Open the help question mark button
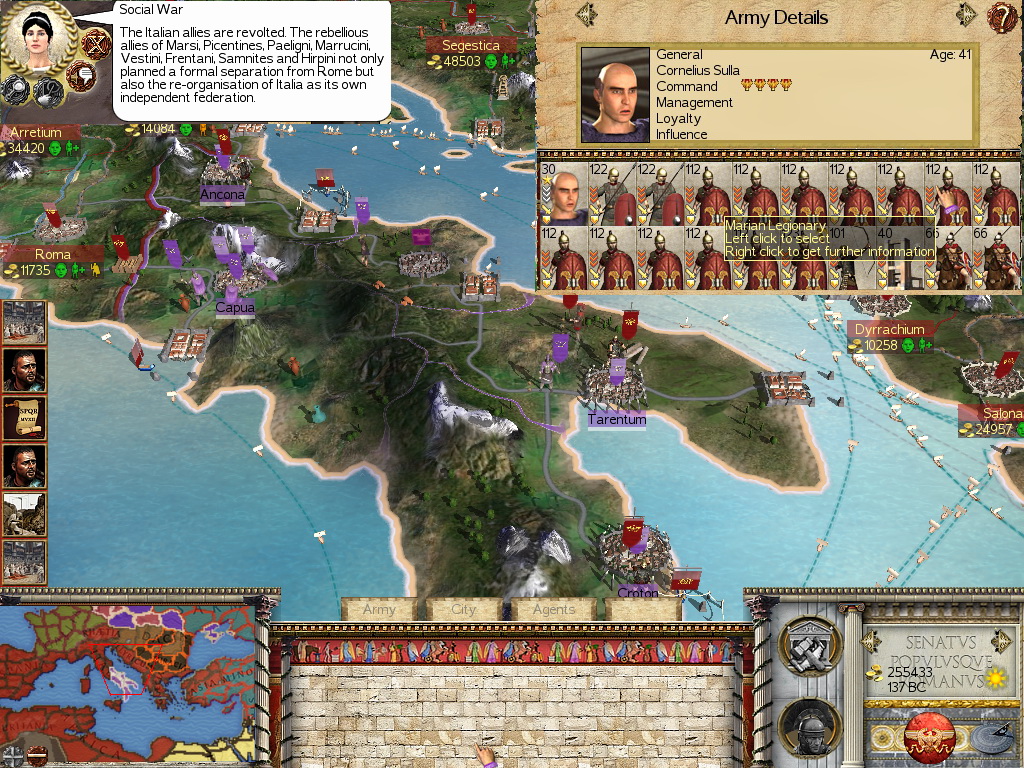Viewport: 1024px width, 768px height. [1001, 16]
